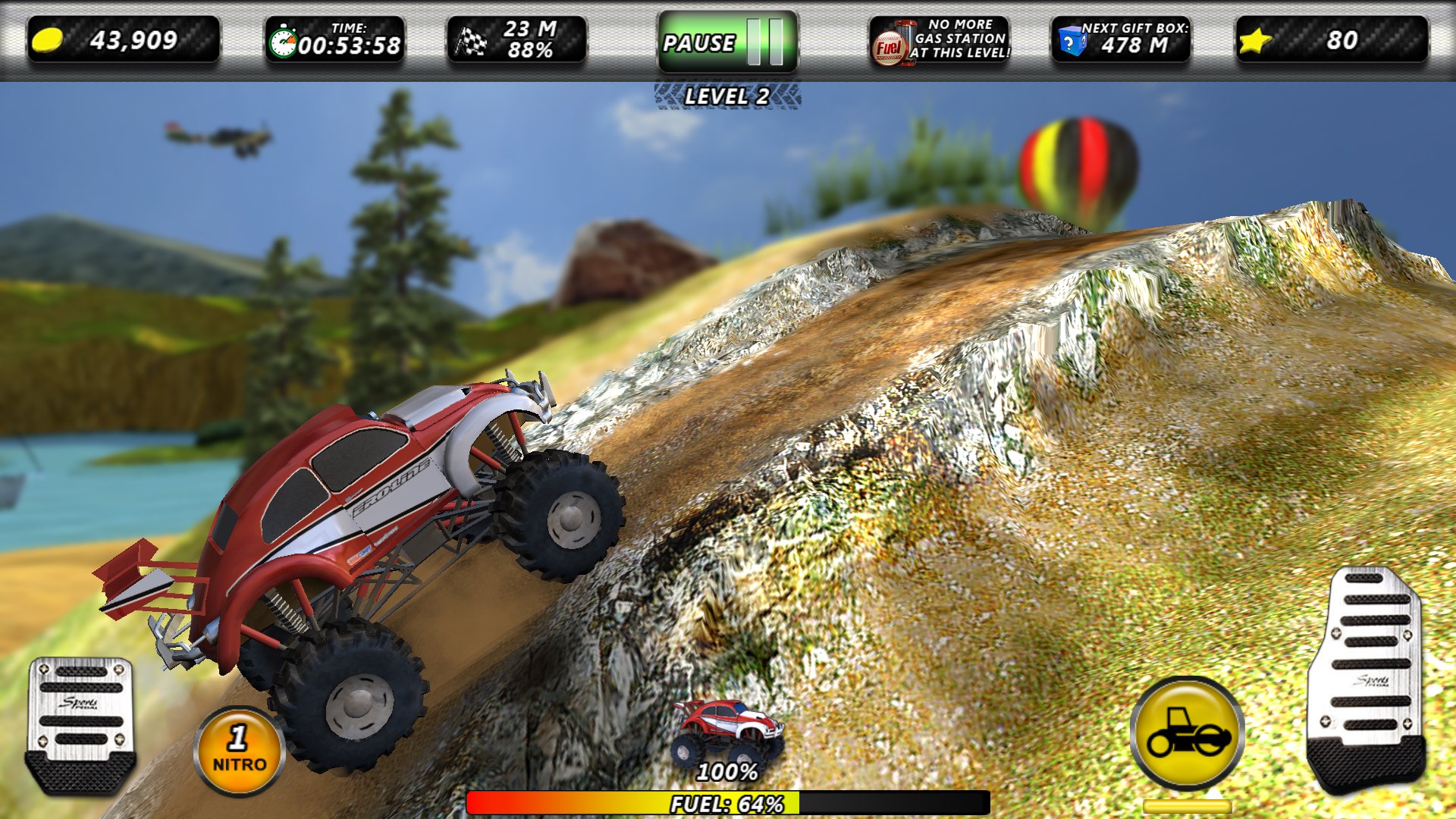Expand the 23 M distance panel

[x=516, y=42]
